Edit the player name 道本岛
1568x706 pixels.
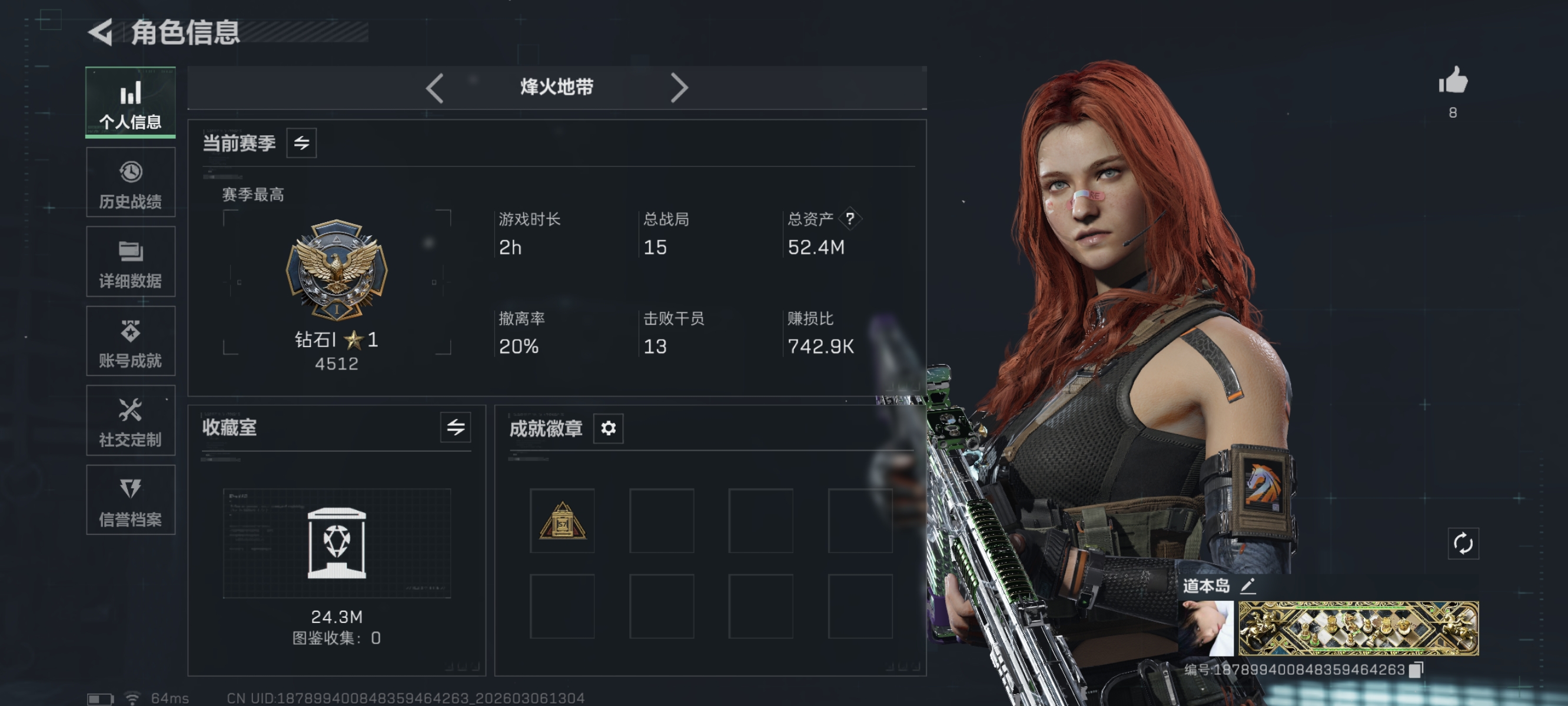pos(1248,586)
